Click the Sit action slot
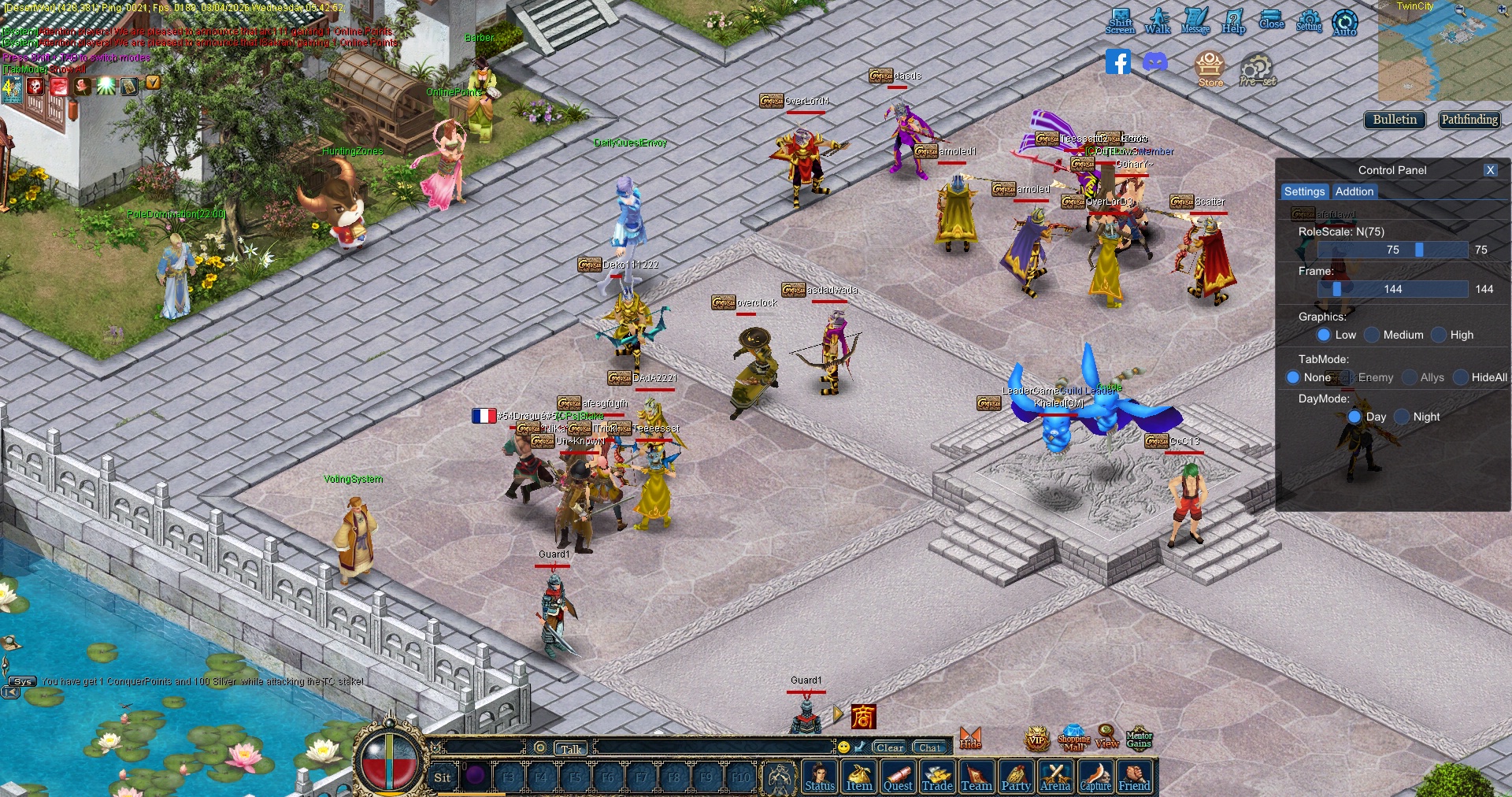 point(443,777)
